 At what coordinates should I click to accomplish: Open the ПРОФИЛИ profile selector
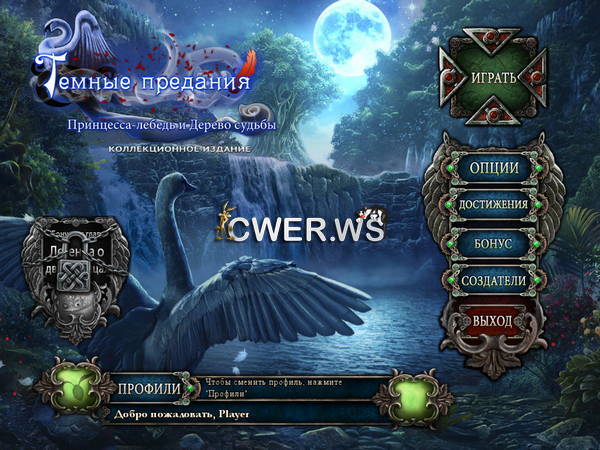[x=149, y=388]
